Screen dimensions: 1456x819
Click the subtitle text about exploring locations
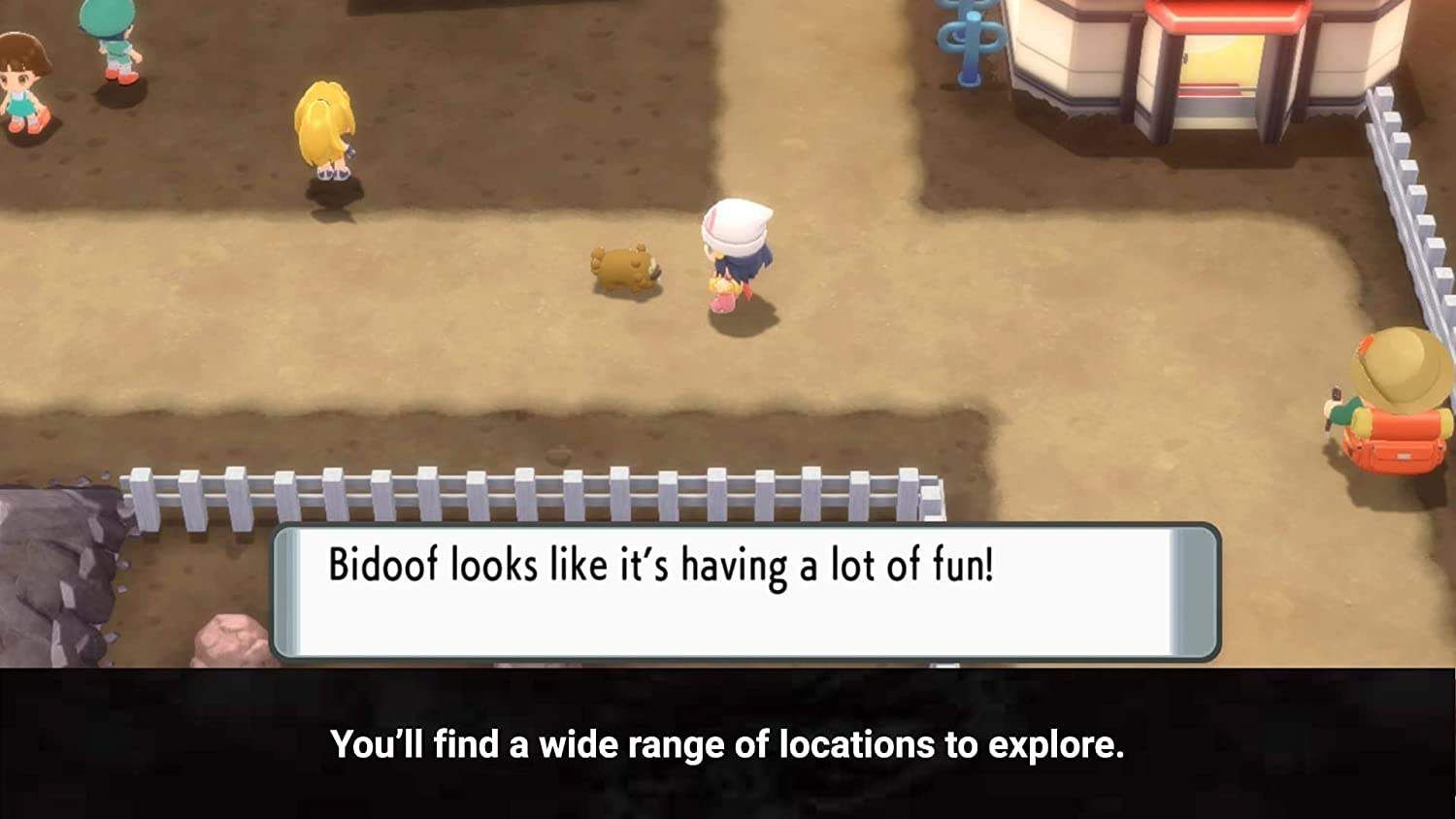(x=728, y=747)
